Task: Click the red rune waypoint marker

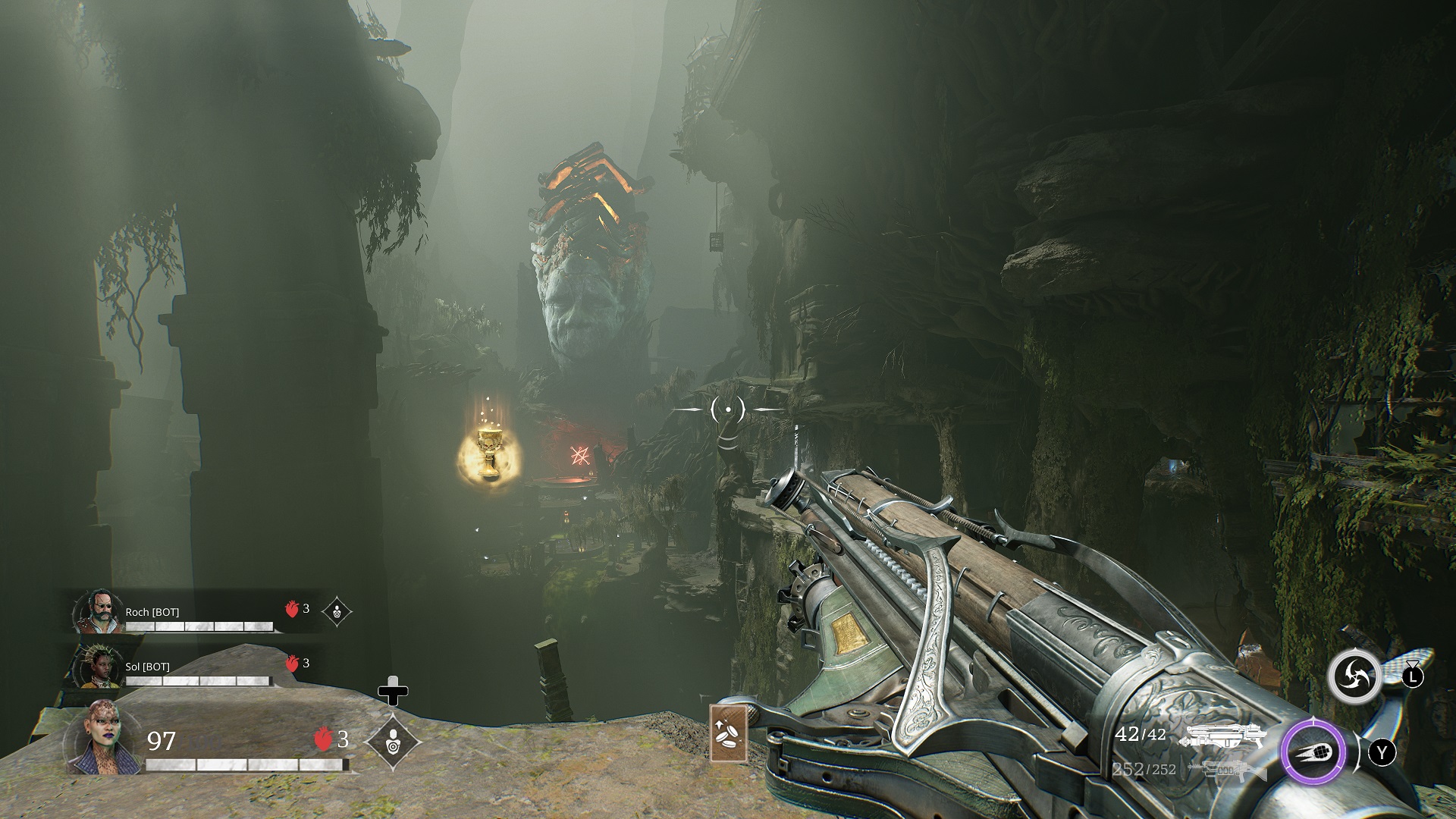Action: [581, 456]
